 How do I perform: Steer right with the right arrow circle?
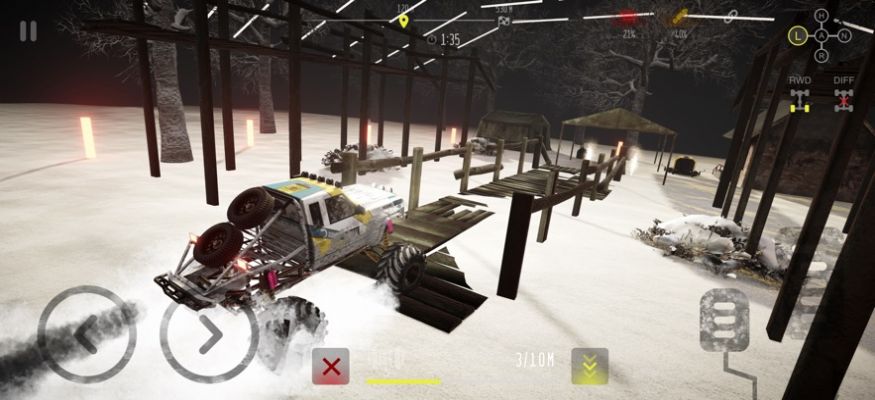[209, 336]
